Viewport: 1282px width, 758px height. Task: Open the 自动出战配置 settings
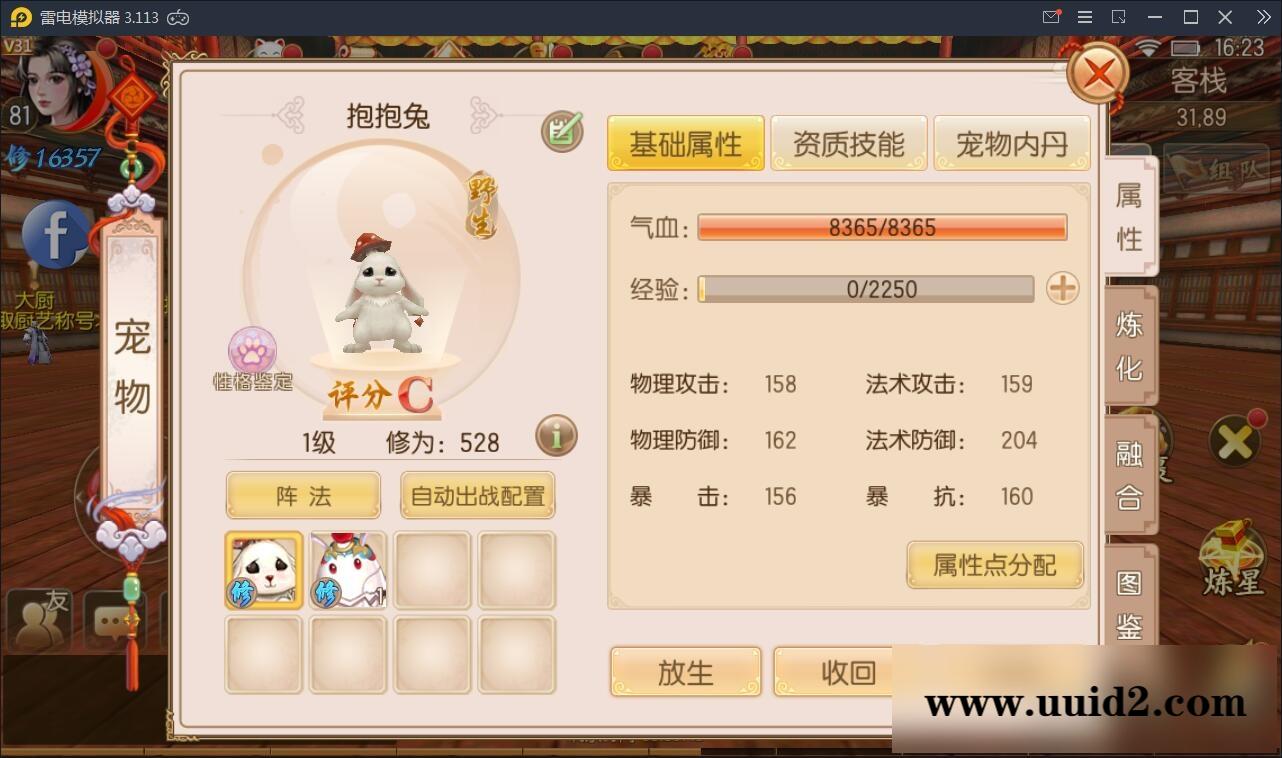coord(477,494)
